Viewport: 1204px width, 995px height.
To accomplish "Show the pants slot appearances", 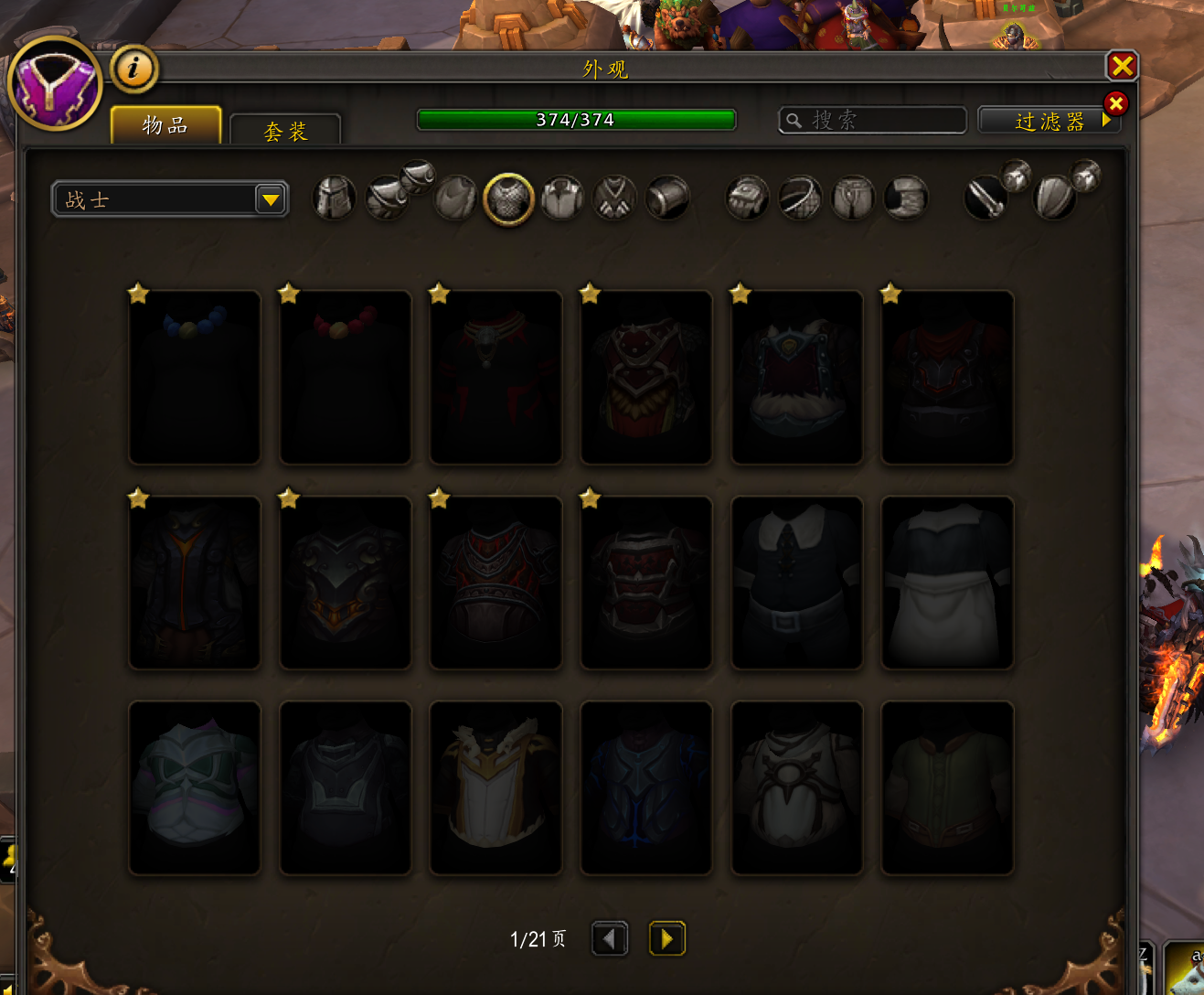I will 853,198.
